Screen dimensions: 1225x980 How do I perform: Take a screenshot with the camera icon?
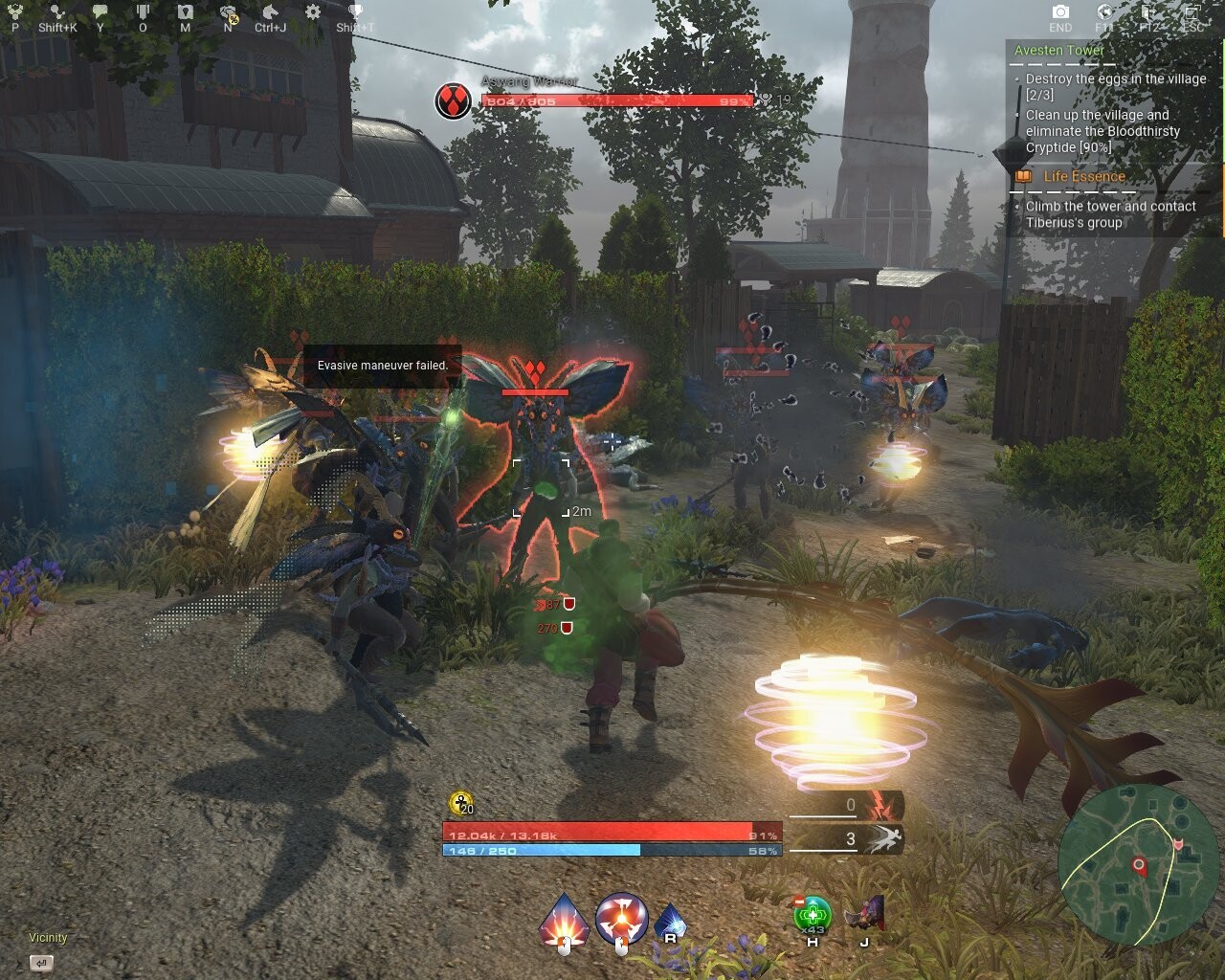pyautogui.click(x=1060, y=12)
